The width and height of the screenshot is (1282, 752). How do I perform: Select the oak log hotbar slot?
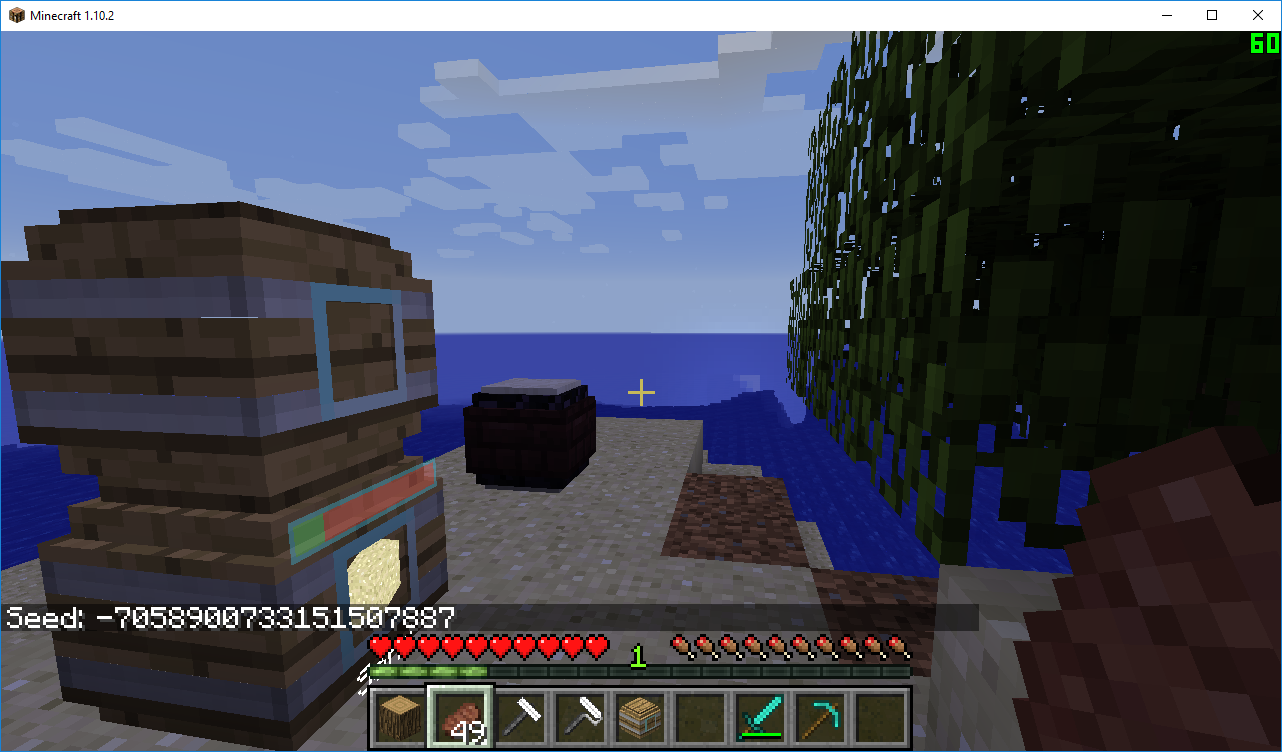(400, 717)
